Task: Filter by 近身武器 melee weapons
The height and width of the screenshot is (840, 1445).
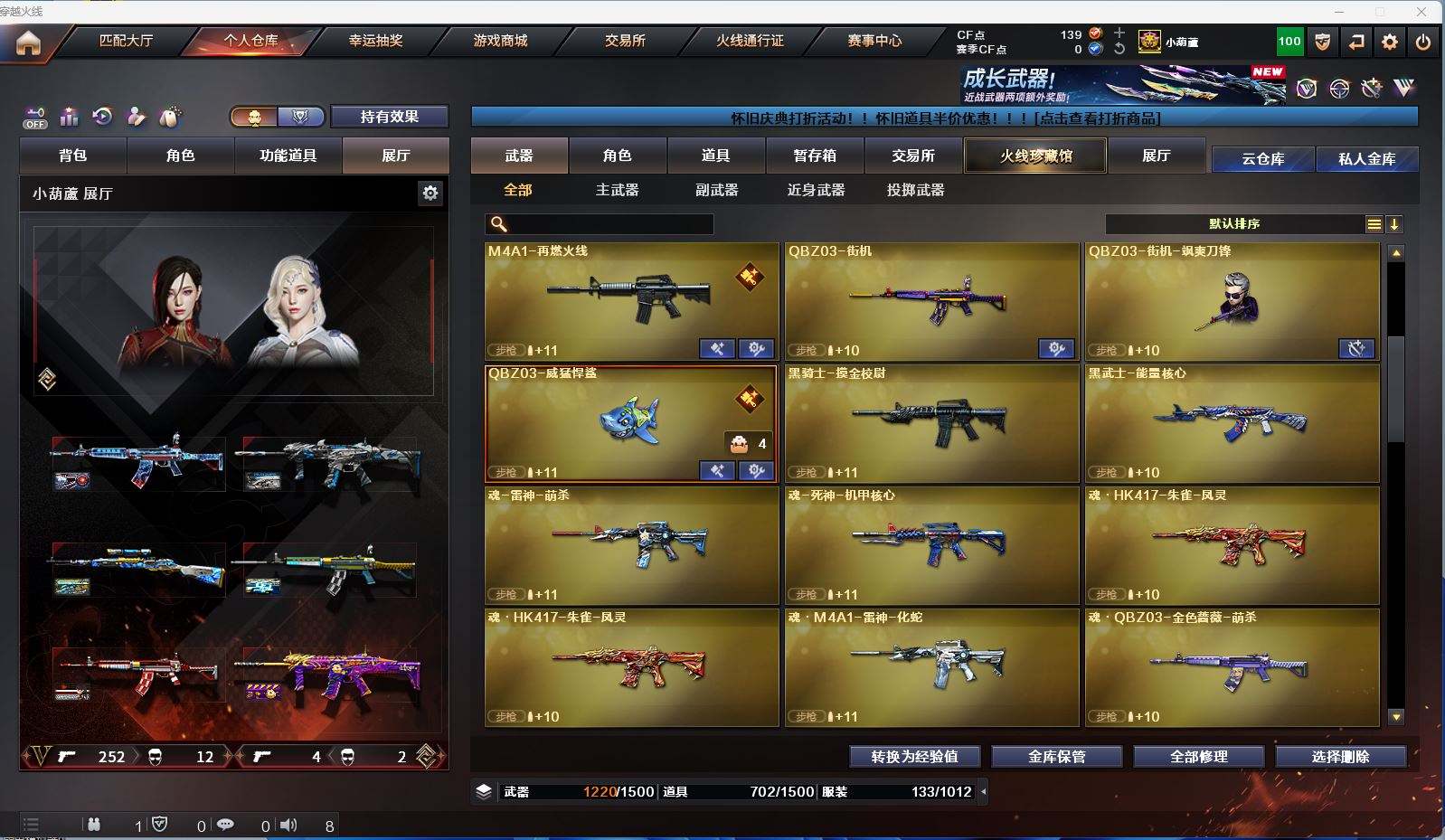Action: (x=816, y=190)
